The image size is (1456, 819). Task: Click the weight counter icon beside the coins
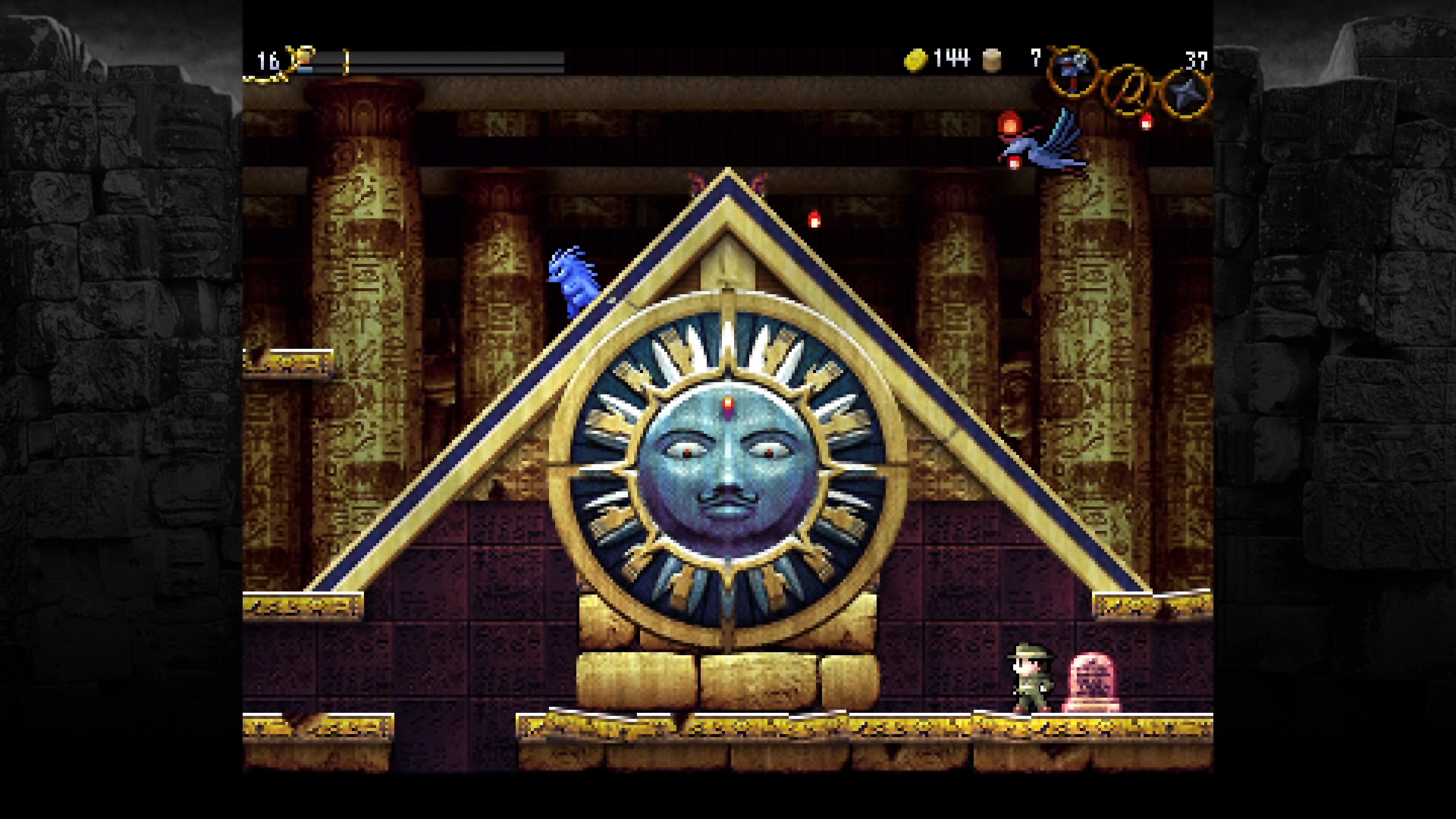(x=992, y=61)
